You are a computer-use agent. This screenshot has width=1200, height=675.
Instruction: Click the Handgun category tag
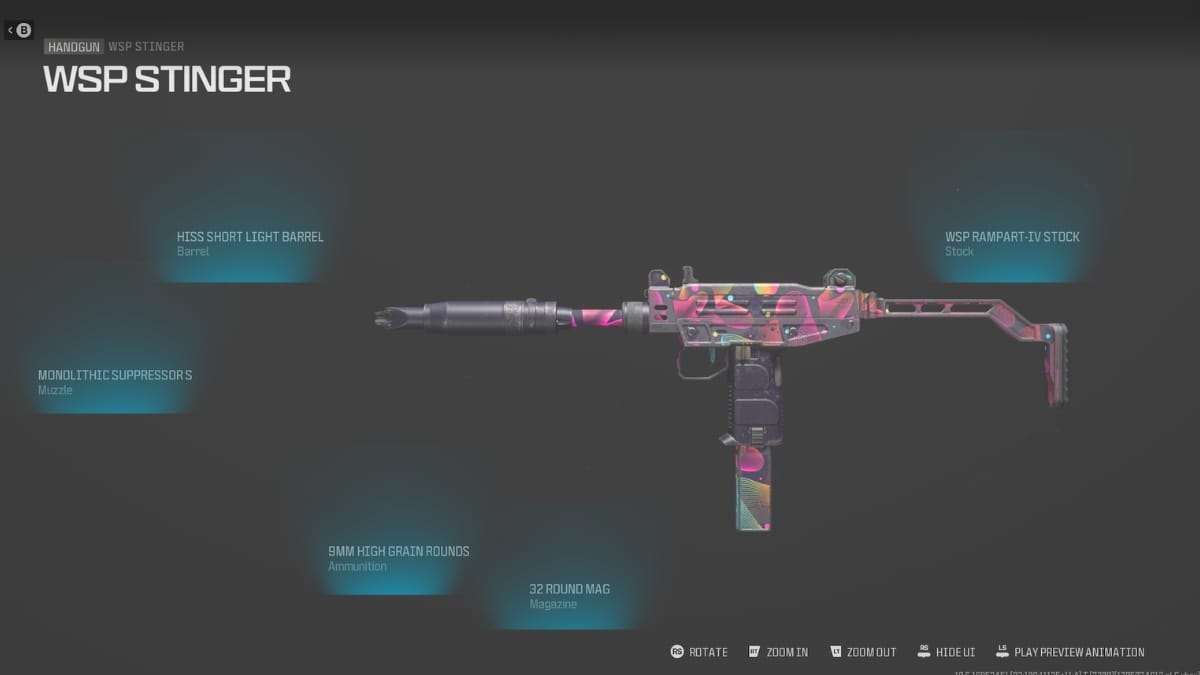(x=73, y=47)
